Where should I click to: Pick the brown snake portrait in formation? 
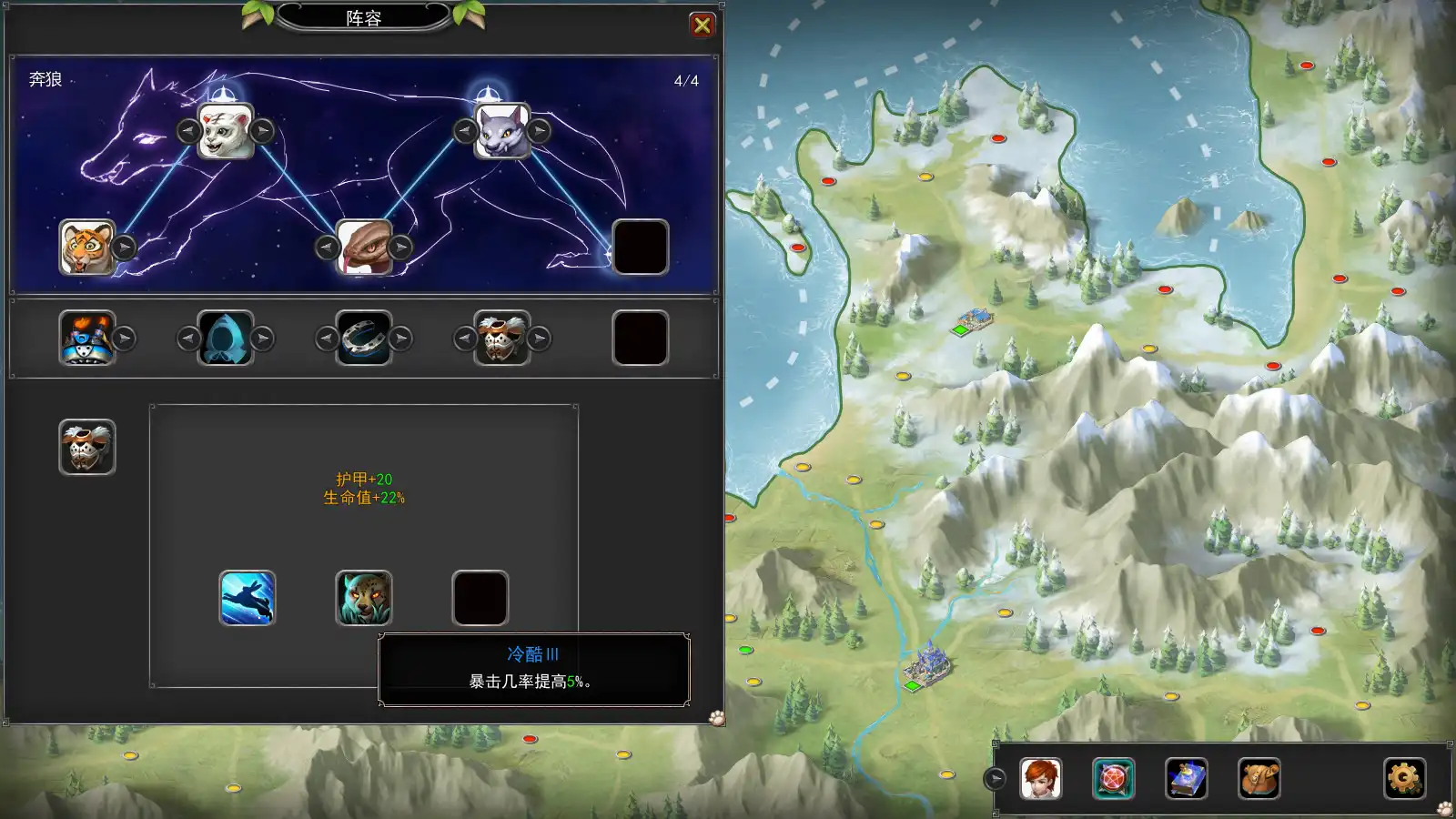tap(364, 247)
